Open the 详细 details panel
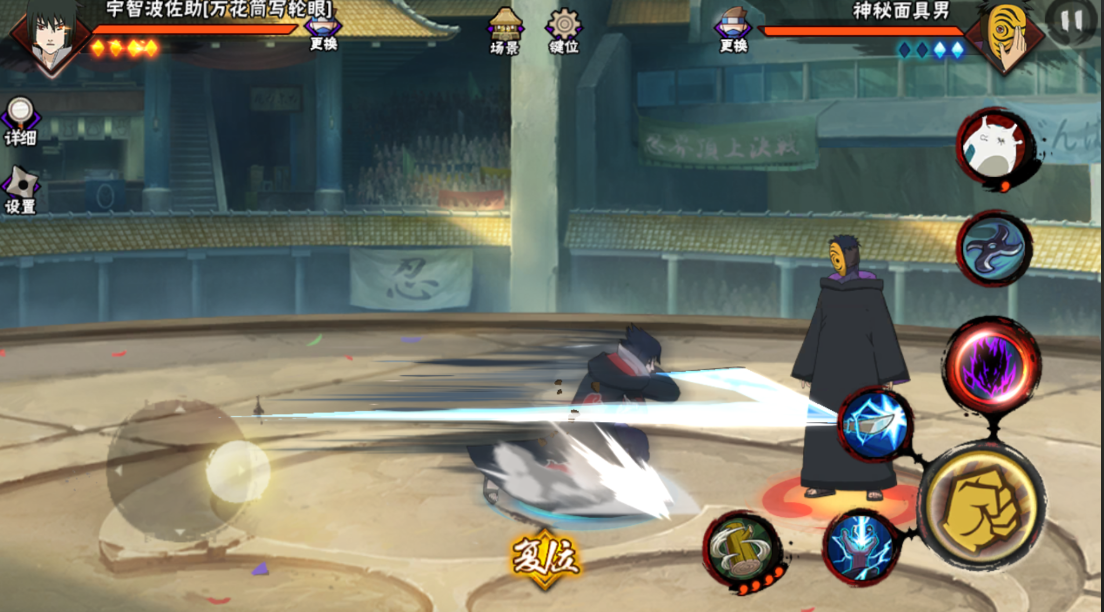The height and width of the screenshot is (612, 1104). 20,118
